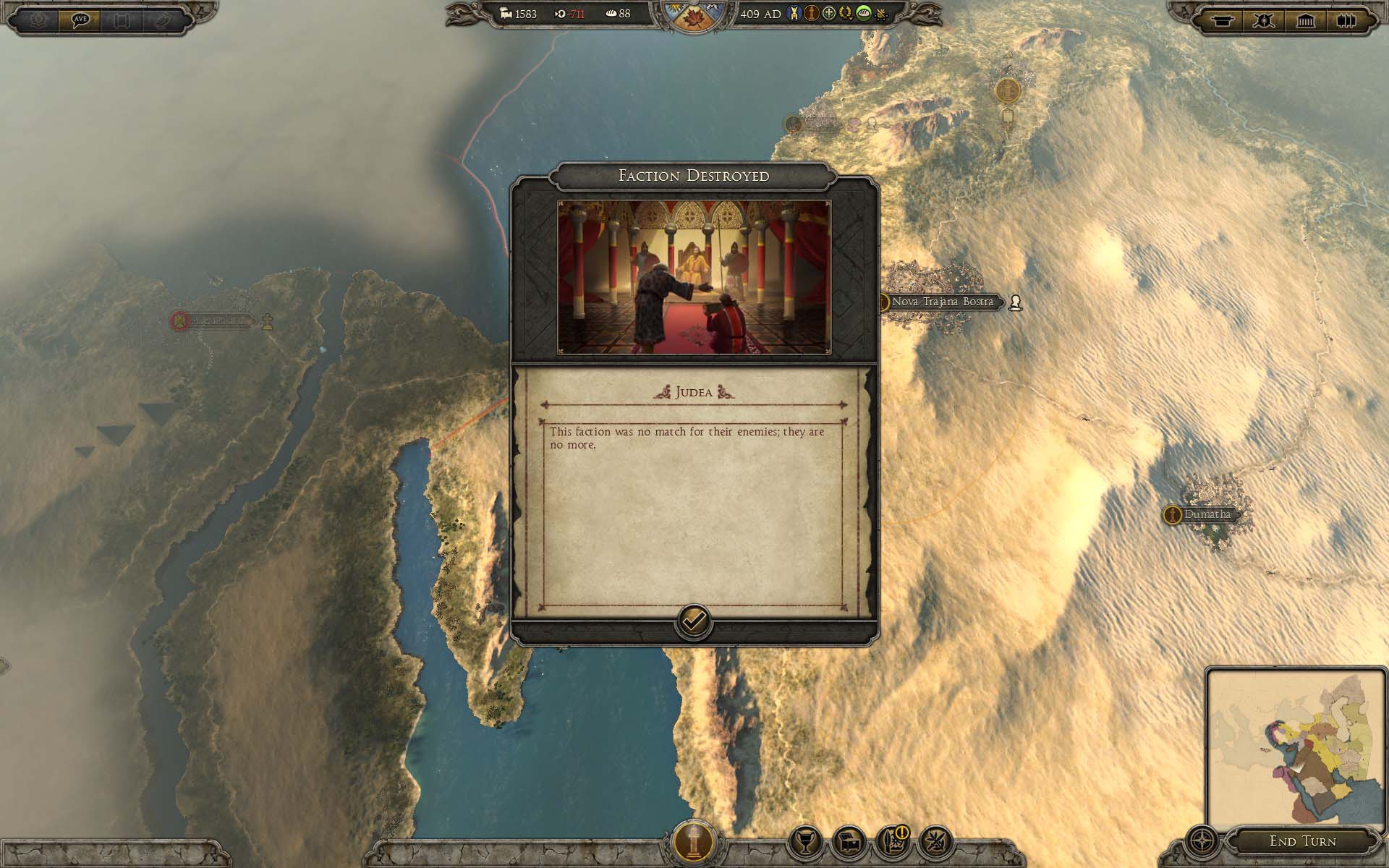1389x868 pixels.
Task: Select the Nova Trajana Bostra settlement label
Action: coord(942,302)
